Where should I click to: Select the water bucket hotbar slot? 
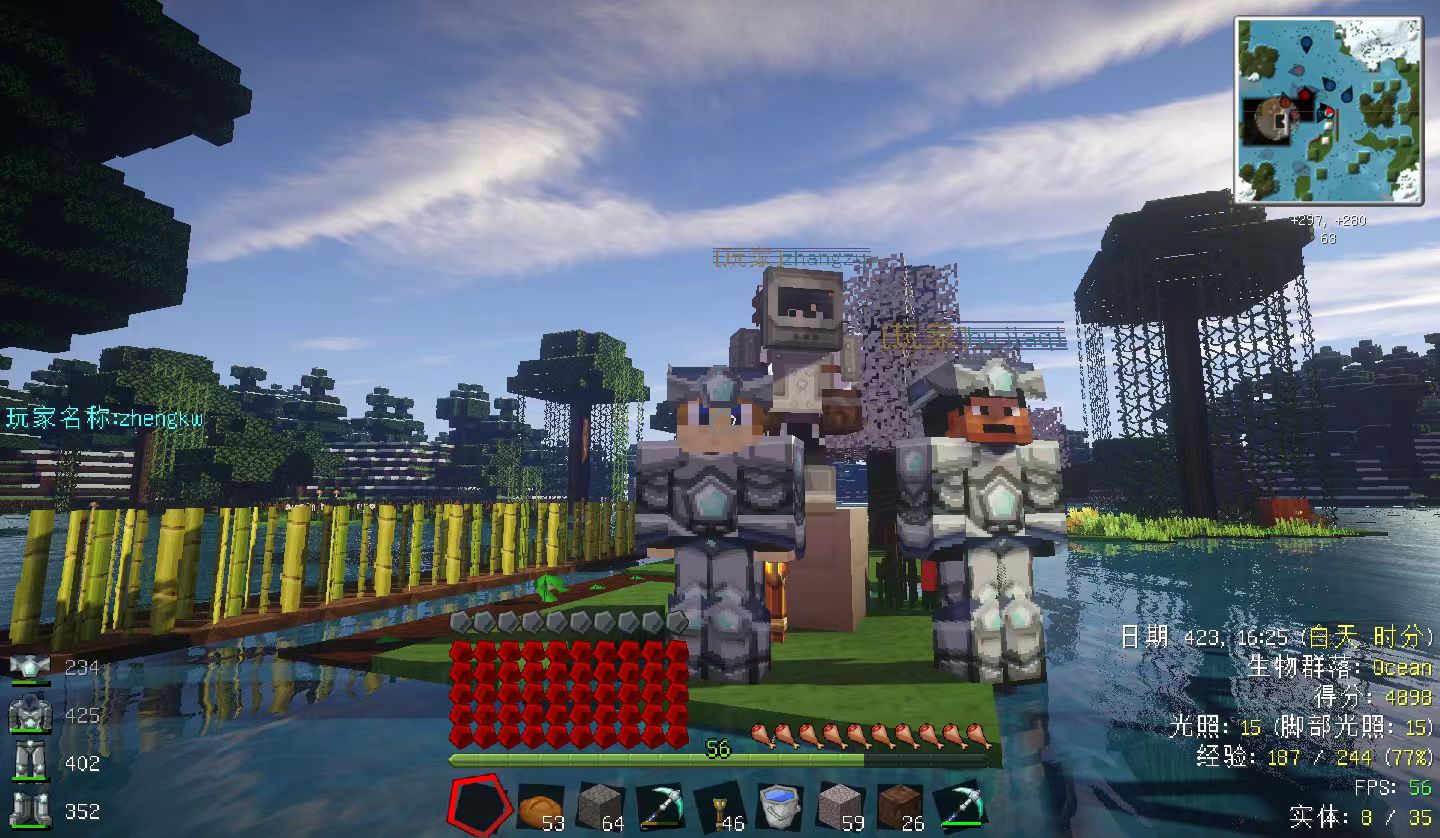(779, 805)
